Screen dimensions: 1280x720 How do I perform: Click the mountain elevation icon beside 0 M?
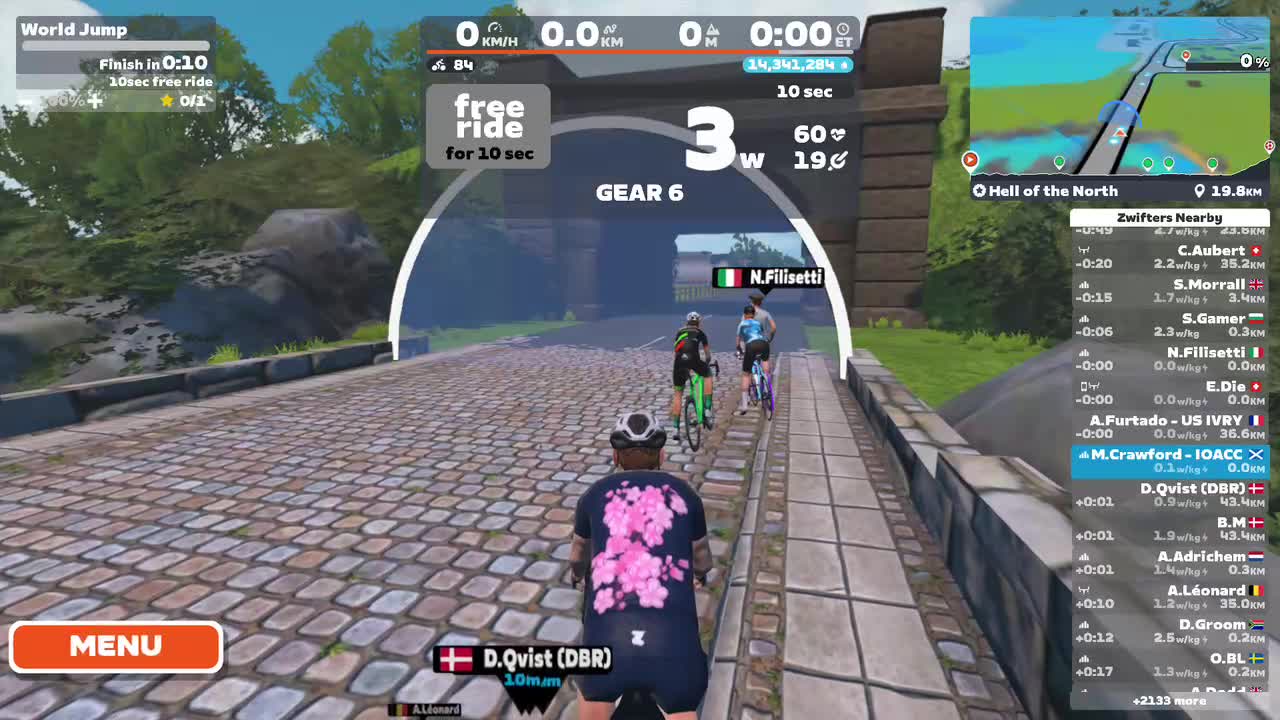(x=713, y=28)
